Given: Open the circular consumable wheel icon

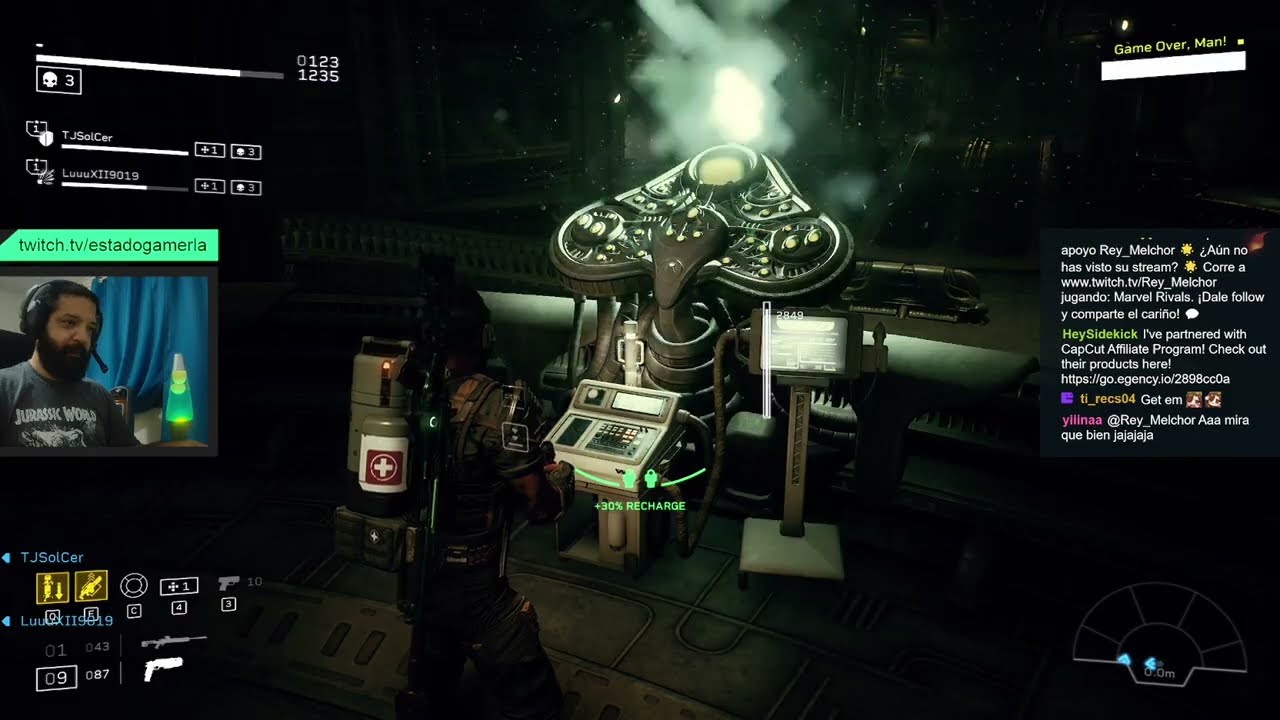Looking at the screenshot, I should [133, 585].
